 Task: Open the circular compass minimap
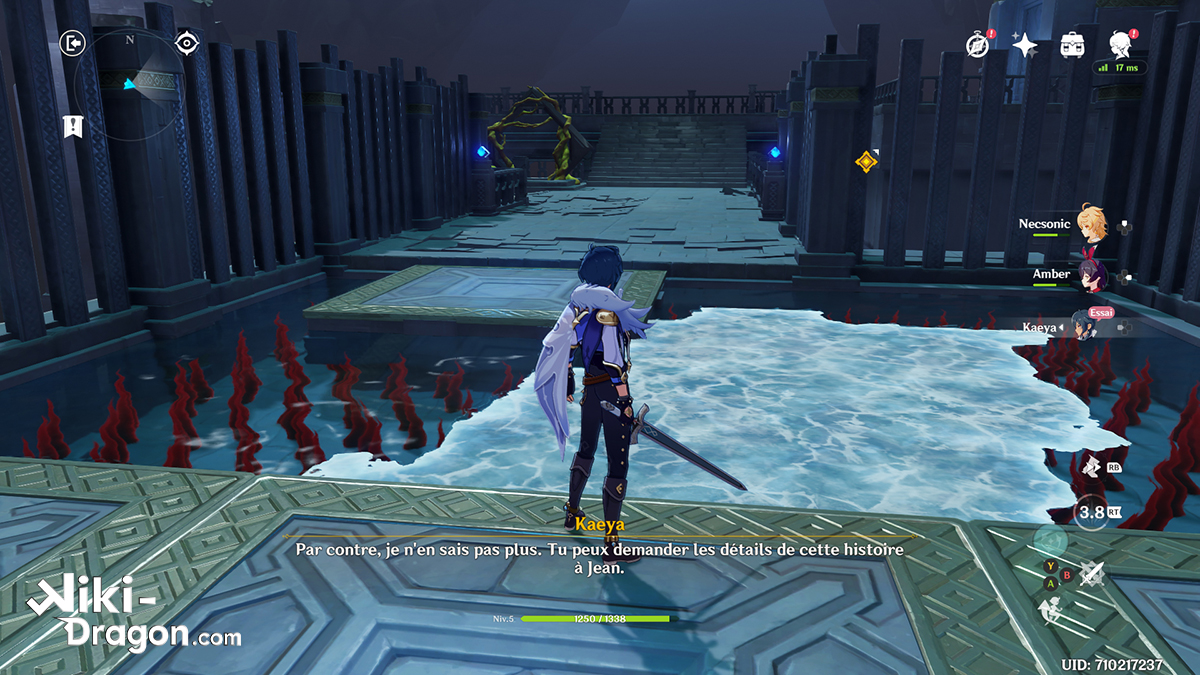click(130, 82)
